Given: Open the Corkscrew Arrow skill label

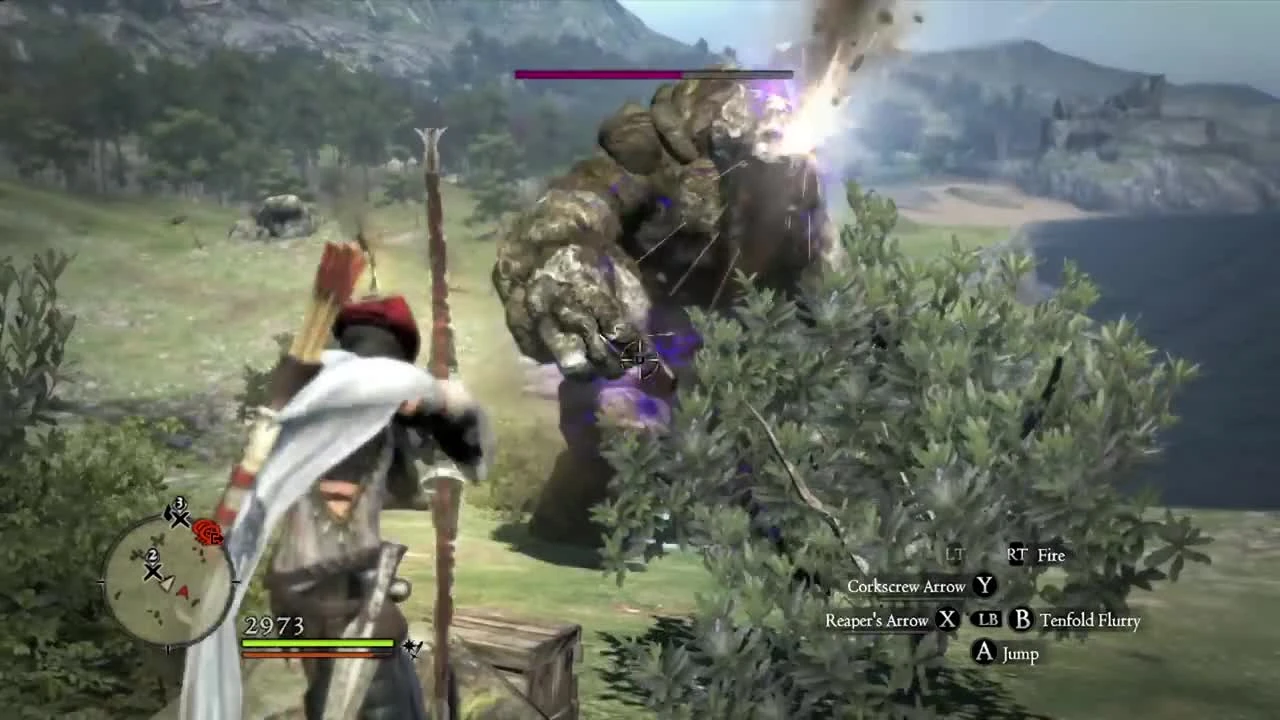Looking at the screenshot, I should [905, 587].
